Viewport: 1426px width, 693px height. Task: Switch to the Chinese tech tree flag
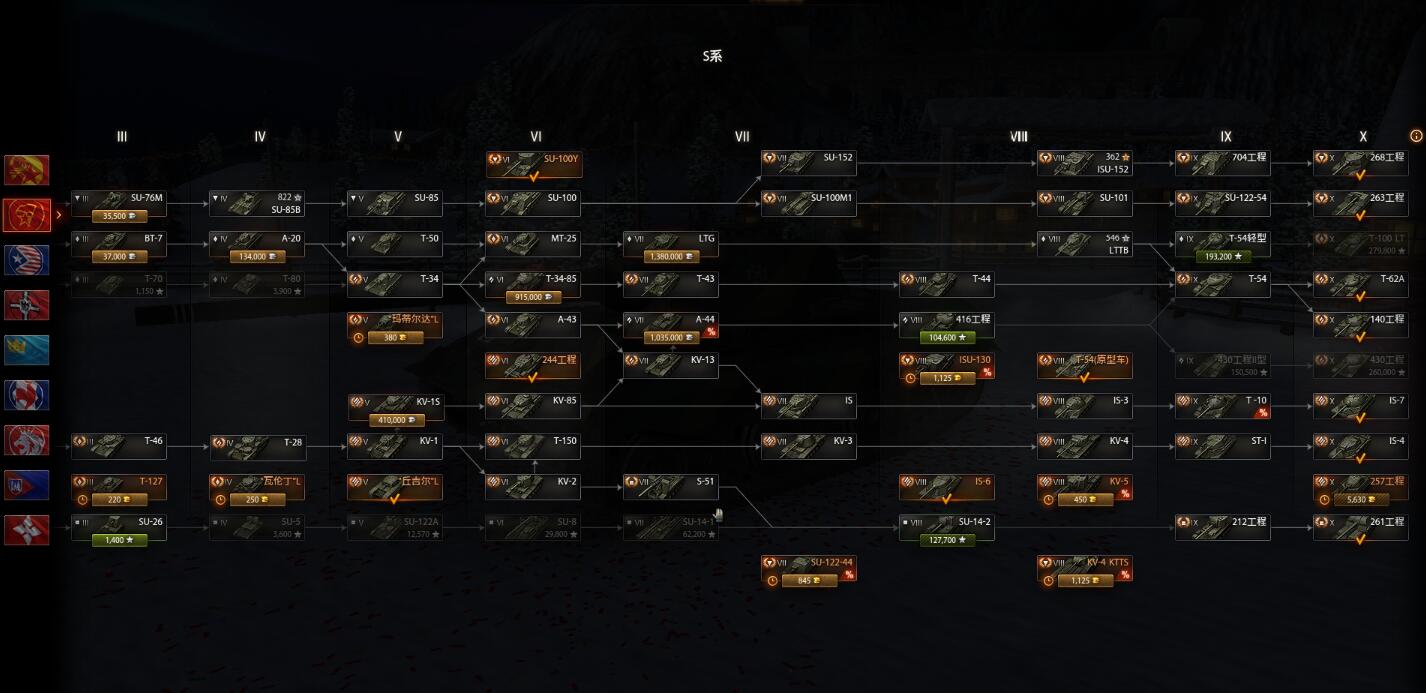click(x=27, y=169)
